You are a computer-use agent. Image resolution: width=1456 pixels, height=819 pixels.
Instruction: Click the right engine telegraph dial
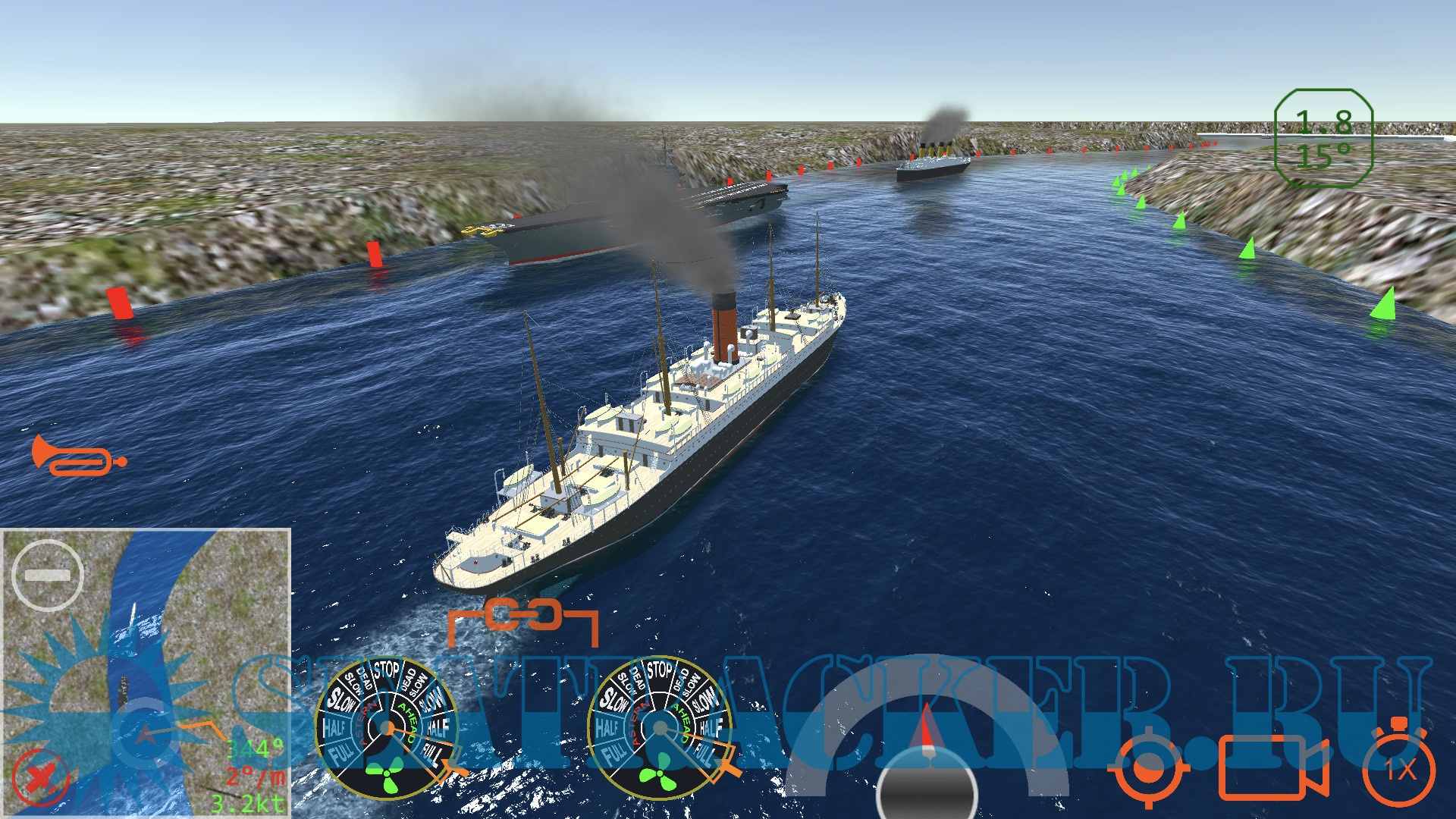pyautogui.click(x=660, y=729)
